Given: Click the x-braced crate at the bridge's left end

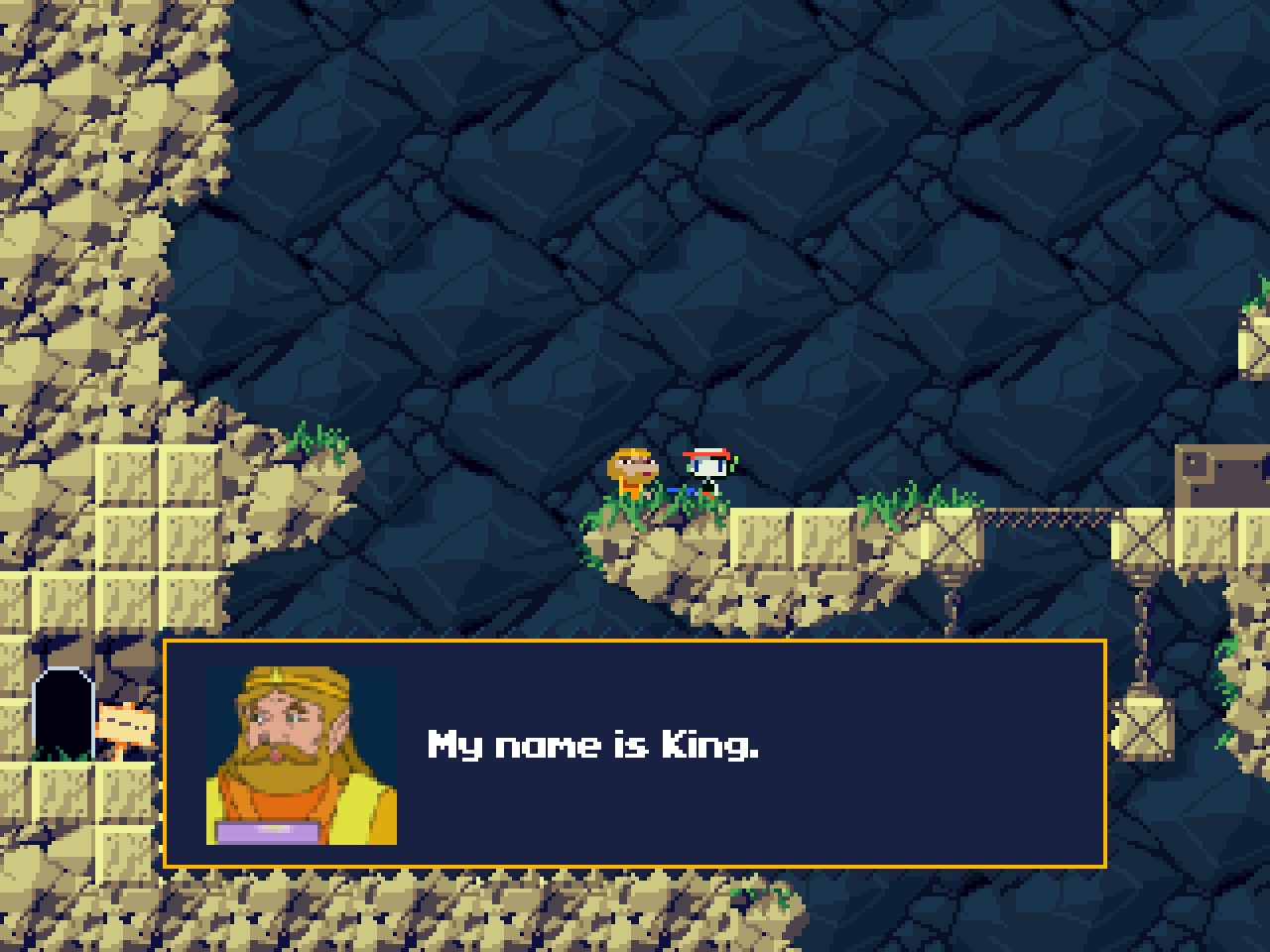Looking at the screenshot, I should coord(952,540).
